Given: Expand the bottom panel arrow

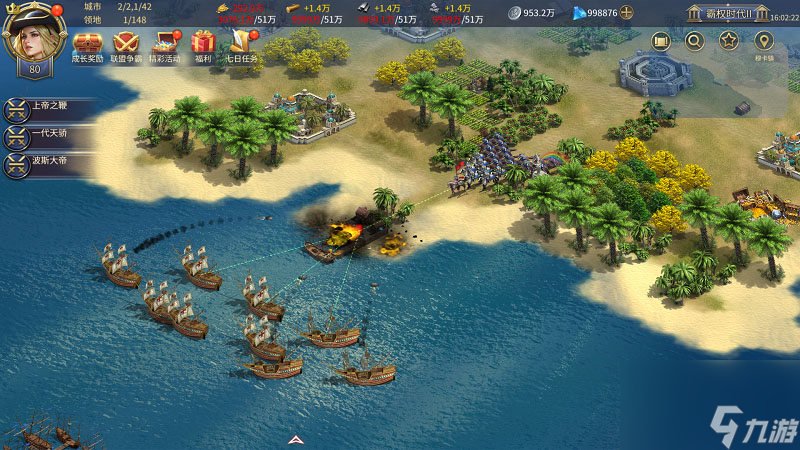Looking at the screenshot, I should (x=295, y=440).
